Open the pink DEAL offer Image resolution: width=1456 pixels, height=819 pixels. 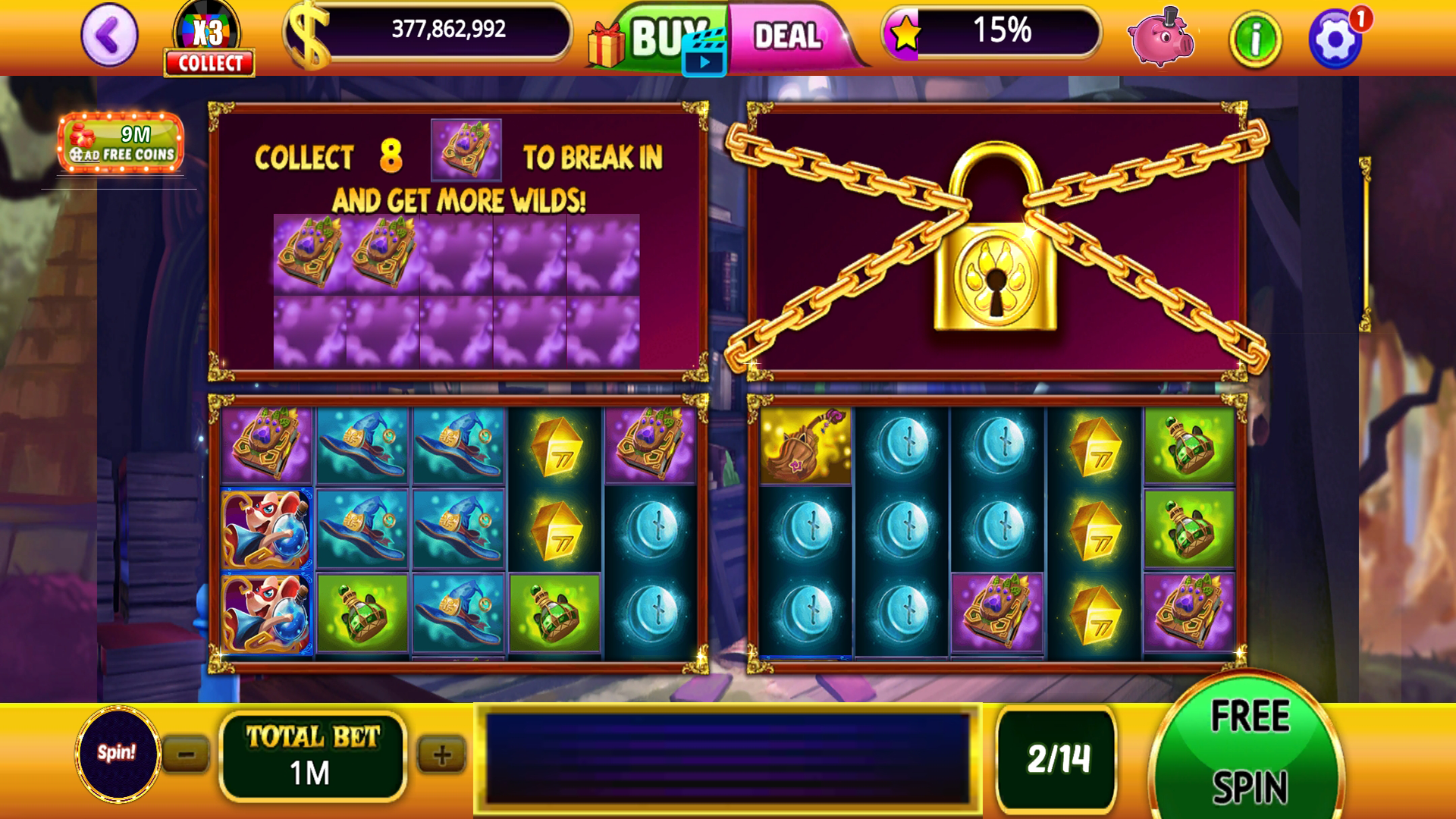789,36
